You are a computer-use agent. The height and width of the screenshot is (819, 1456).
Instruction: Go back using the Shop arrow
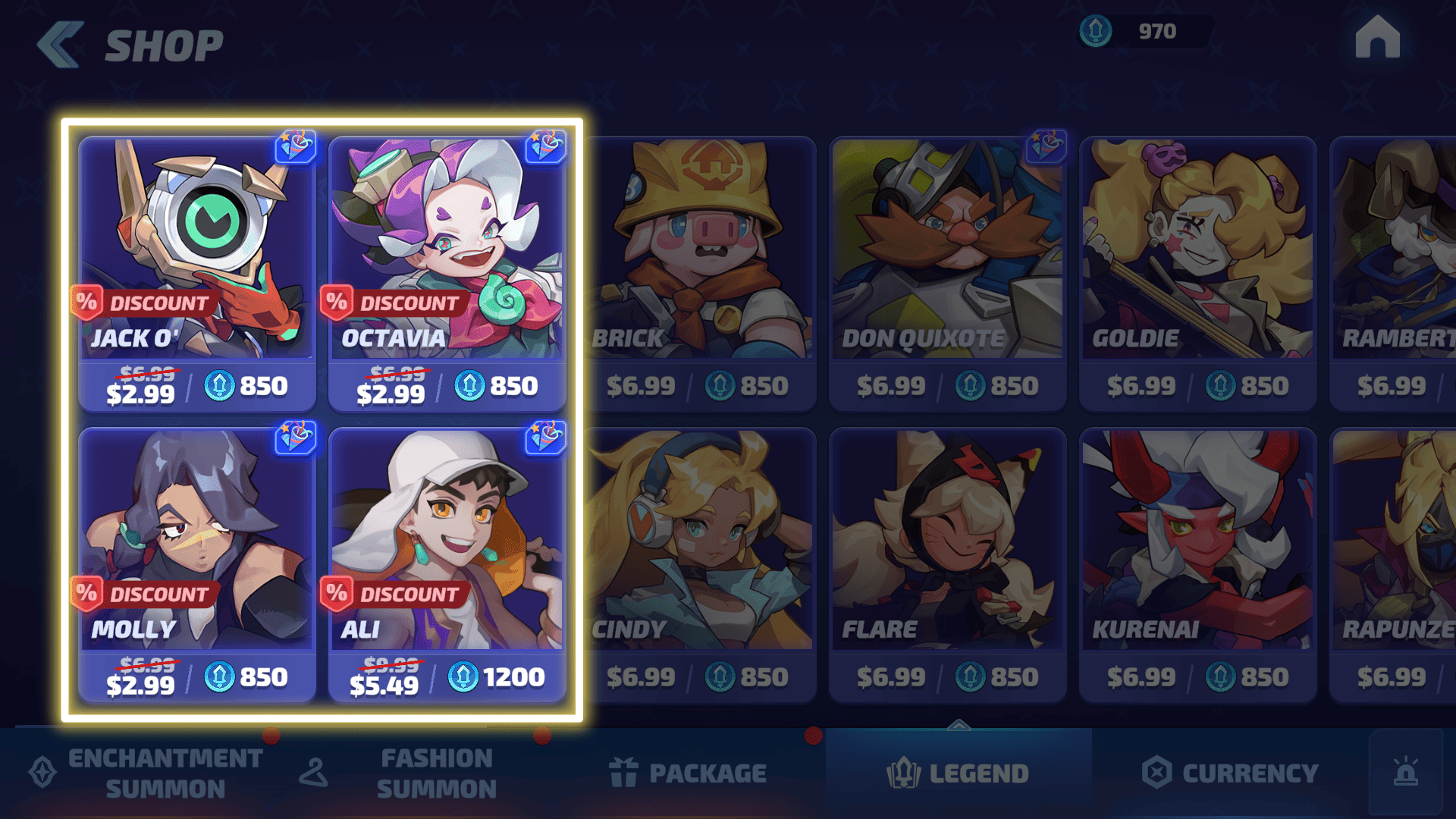coord(61,45)
